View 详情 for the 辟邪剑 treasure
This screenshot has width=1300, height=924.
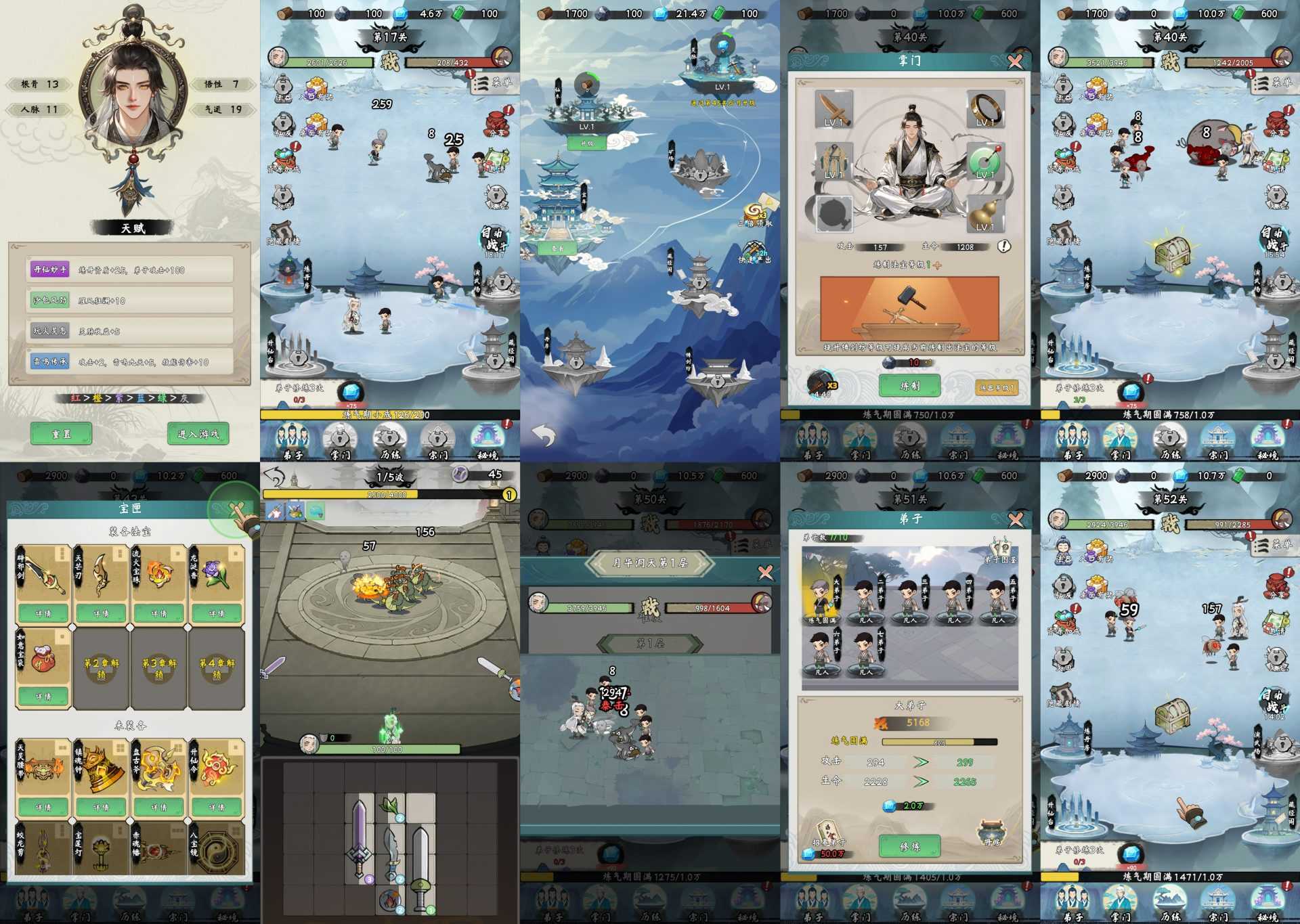click(x=43, y=613)
